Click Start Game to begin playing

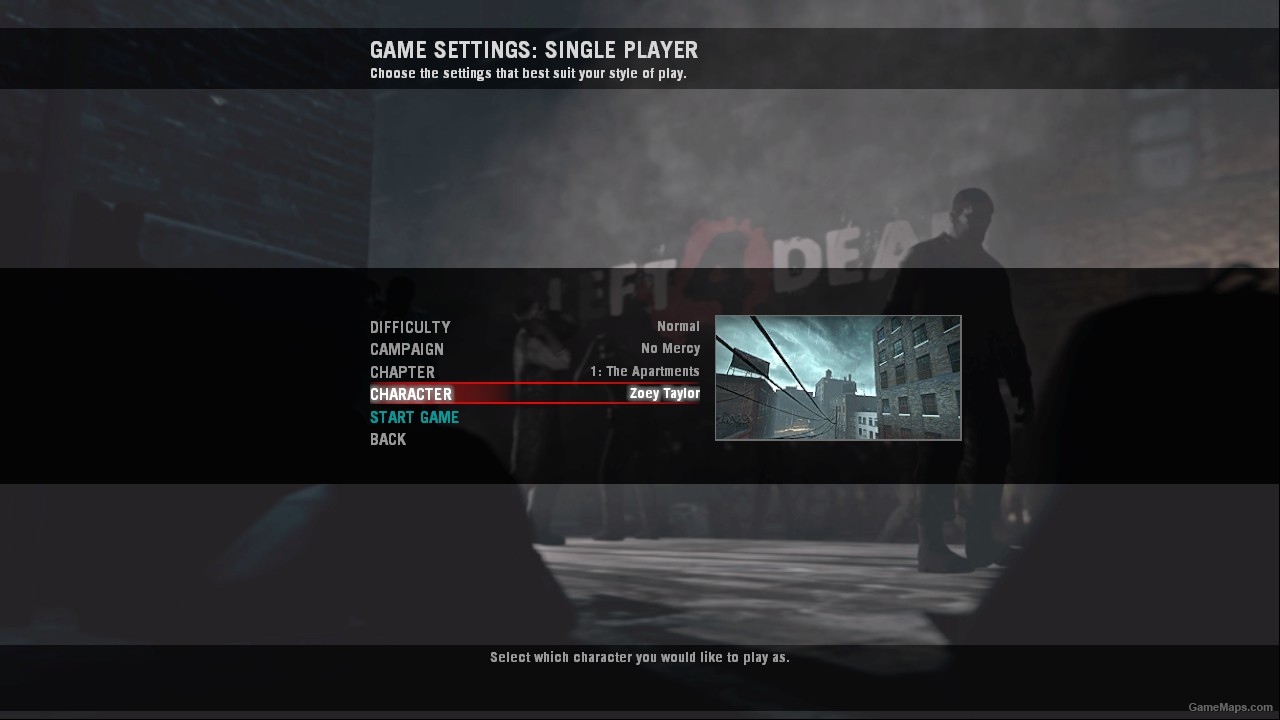tap(414, 417)
